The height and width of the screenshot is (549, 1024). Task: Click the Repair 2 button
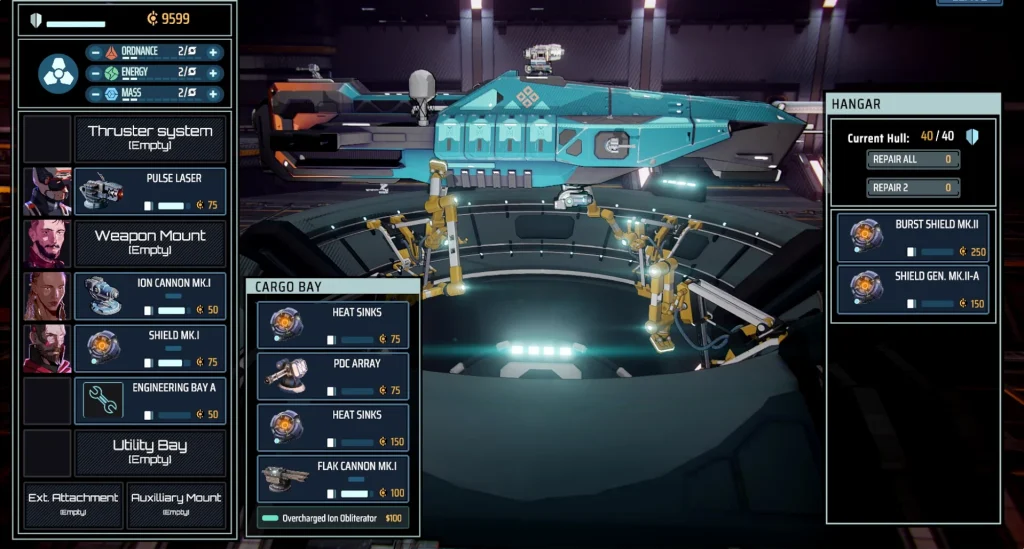point(913,188)
